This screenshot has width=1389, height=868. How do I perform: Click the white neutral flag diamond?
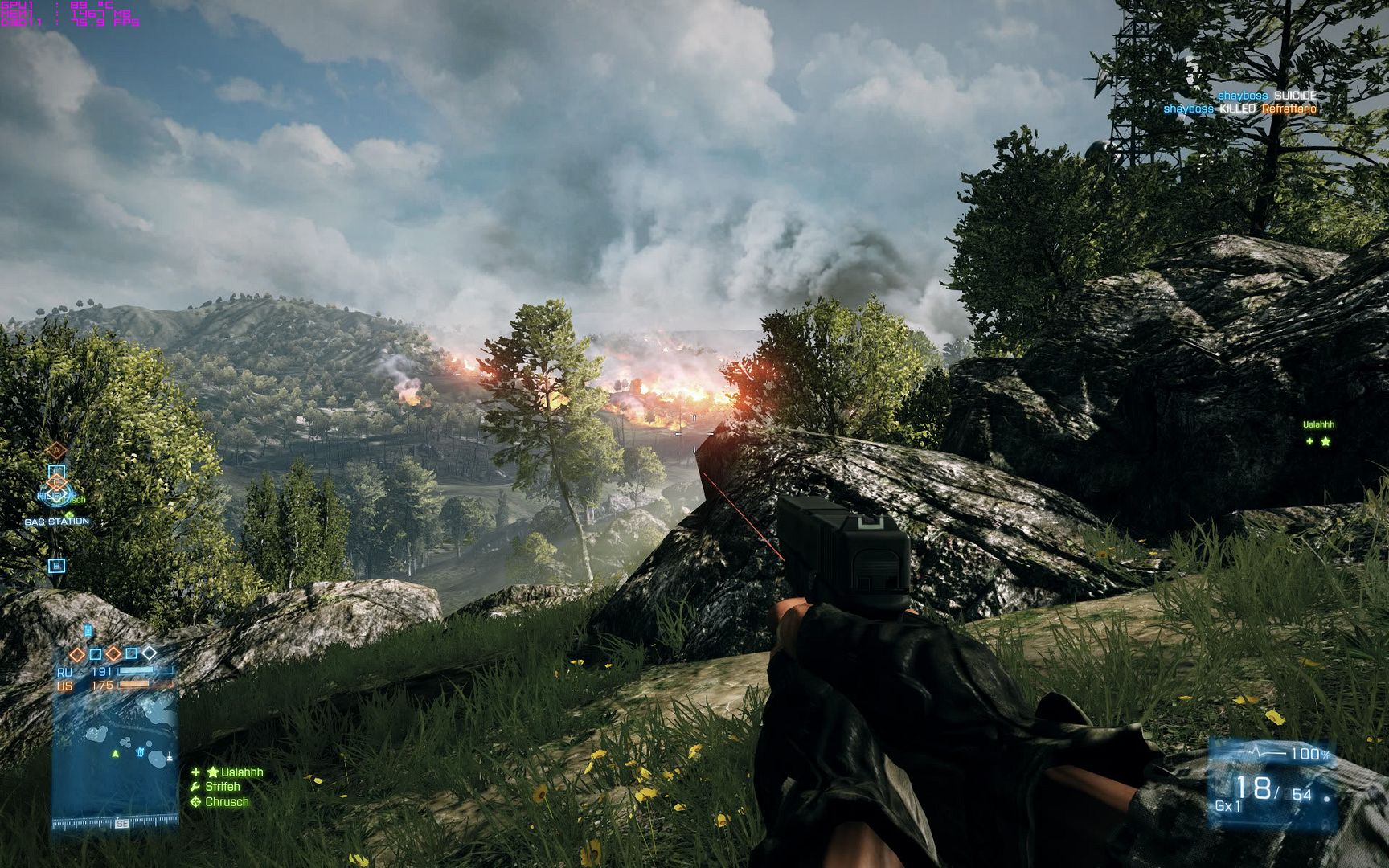(150, 653)
